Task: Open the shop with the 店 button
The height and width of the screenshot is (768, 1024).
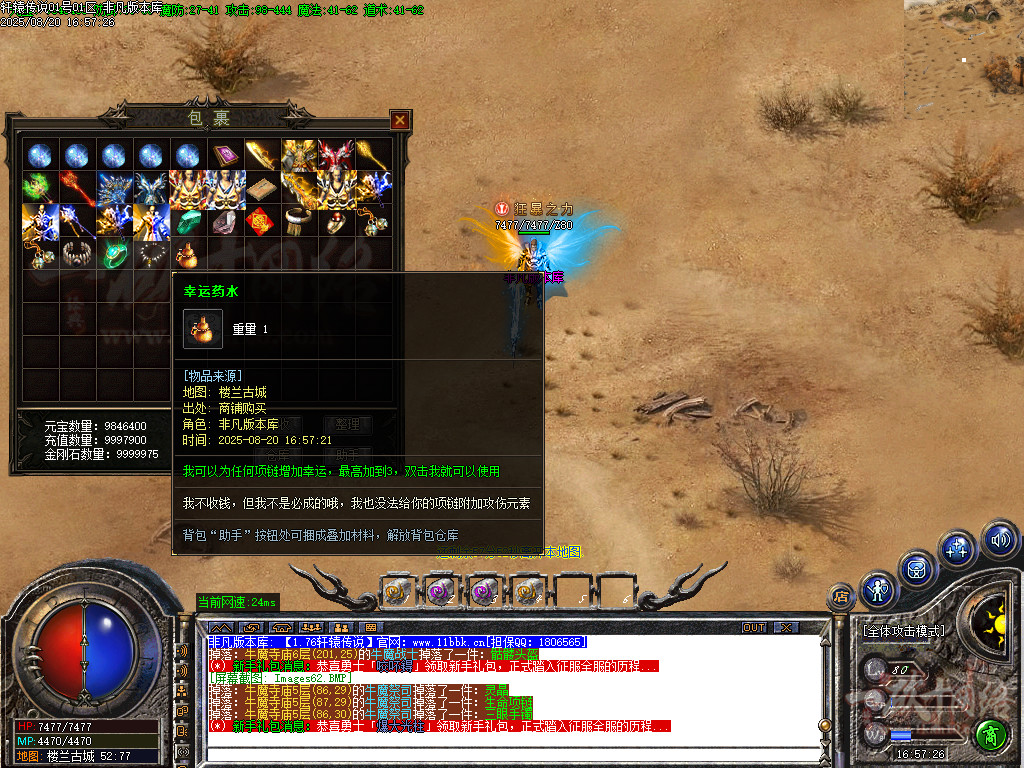Action: coord(841,597)
